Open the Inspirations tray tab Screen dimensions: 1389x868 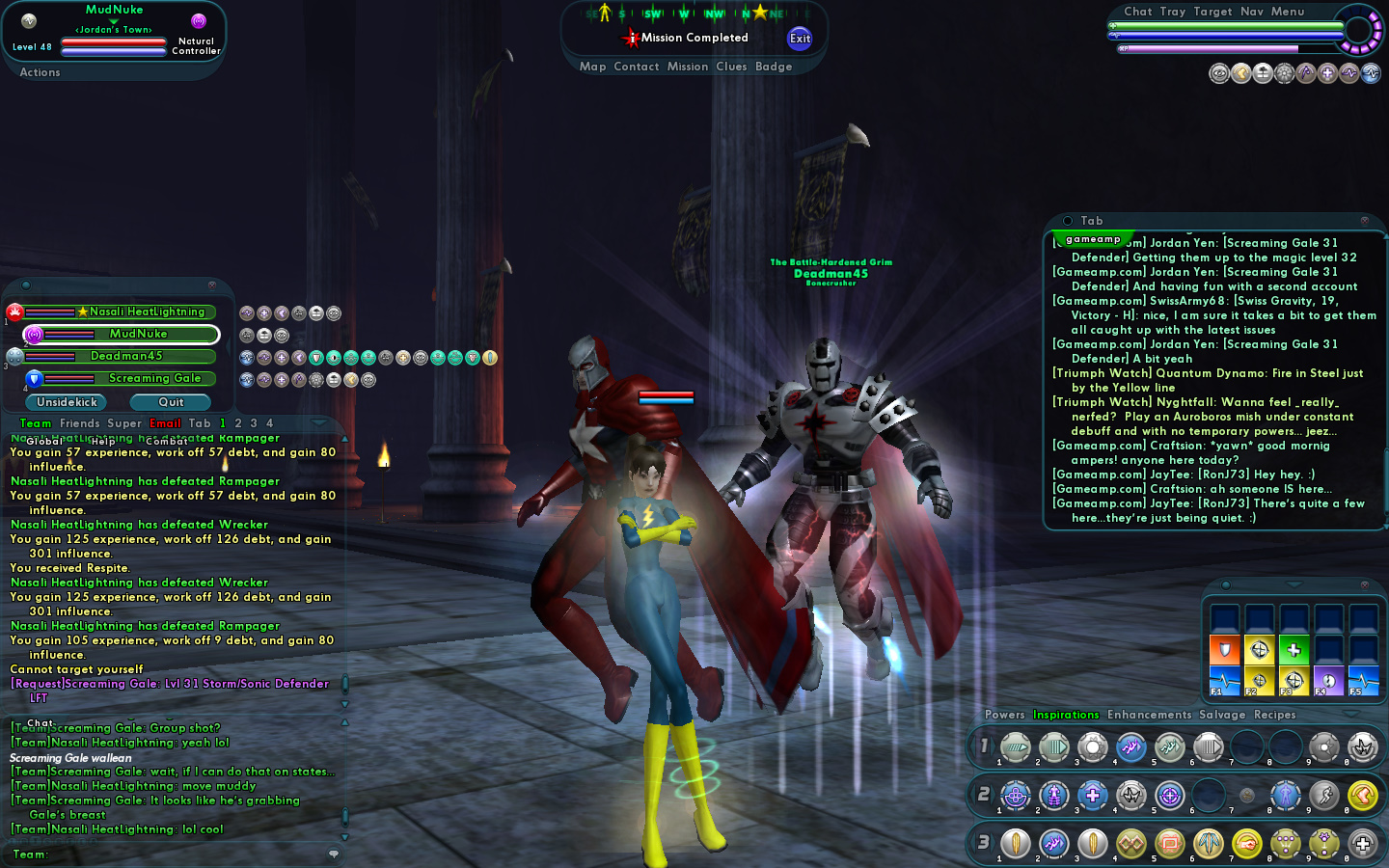(1066, 715)
